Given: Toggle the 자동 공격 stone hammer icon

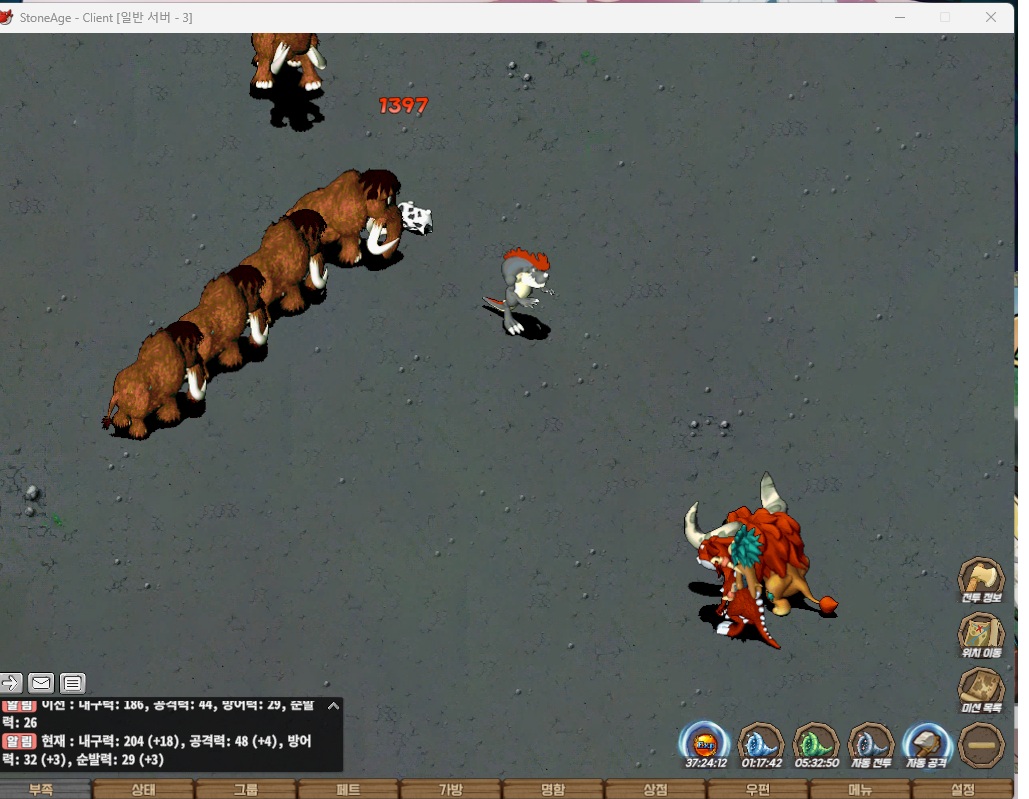Looking at the screenshot, I should (x=926, y=742).
